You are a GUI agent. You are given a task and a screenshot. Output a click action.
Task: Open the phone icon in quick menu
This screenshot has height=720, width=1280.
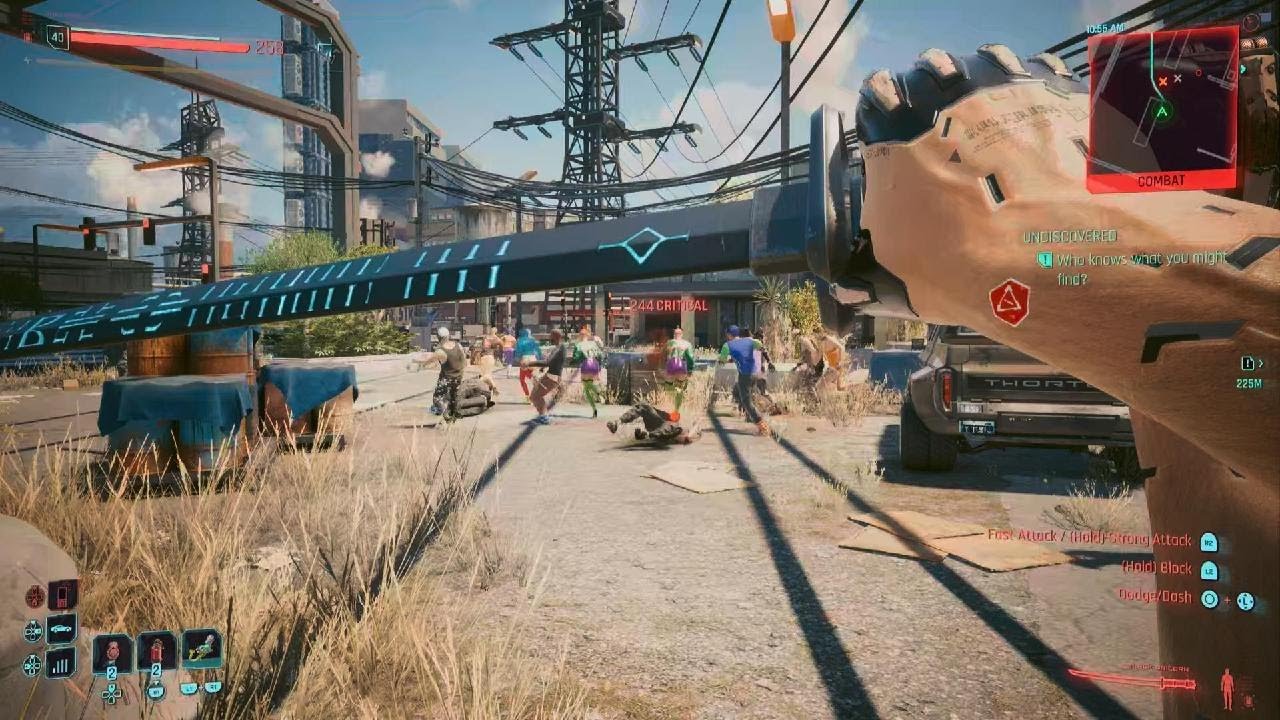click(60, 595)
